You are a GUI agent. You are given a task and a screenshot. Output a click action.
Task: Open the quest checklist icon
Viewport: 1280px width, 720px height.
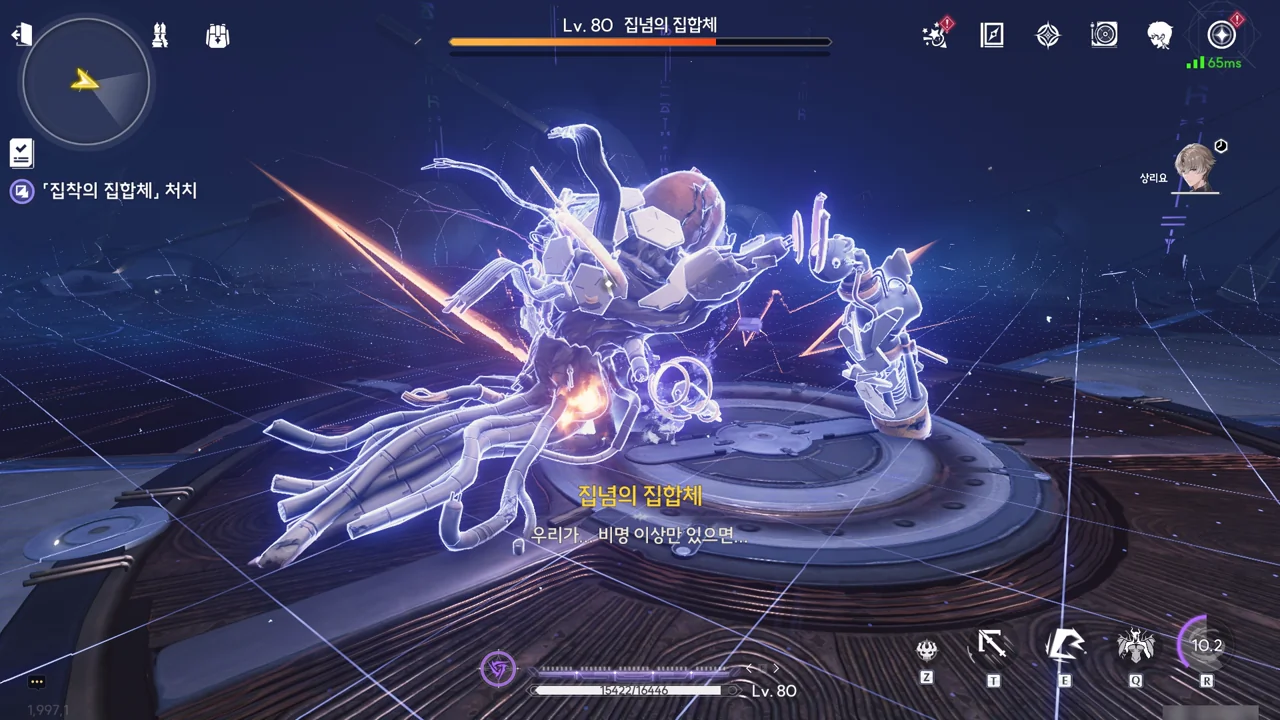click(21, 152)
